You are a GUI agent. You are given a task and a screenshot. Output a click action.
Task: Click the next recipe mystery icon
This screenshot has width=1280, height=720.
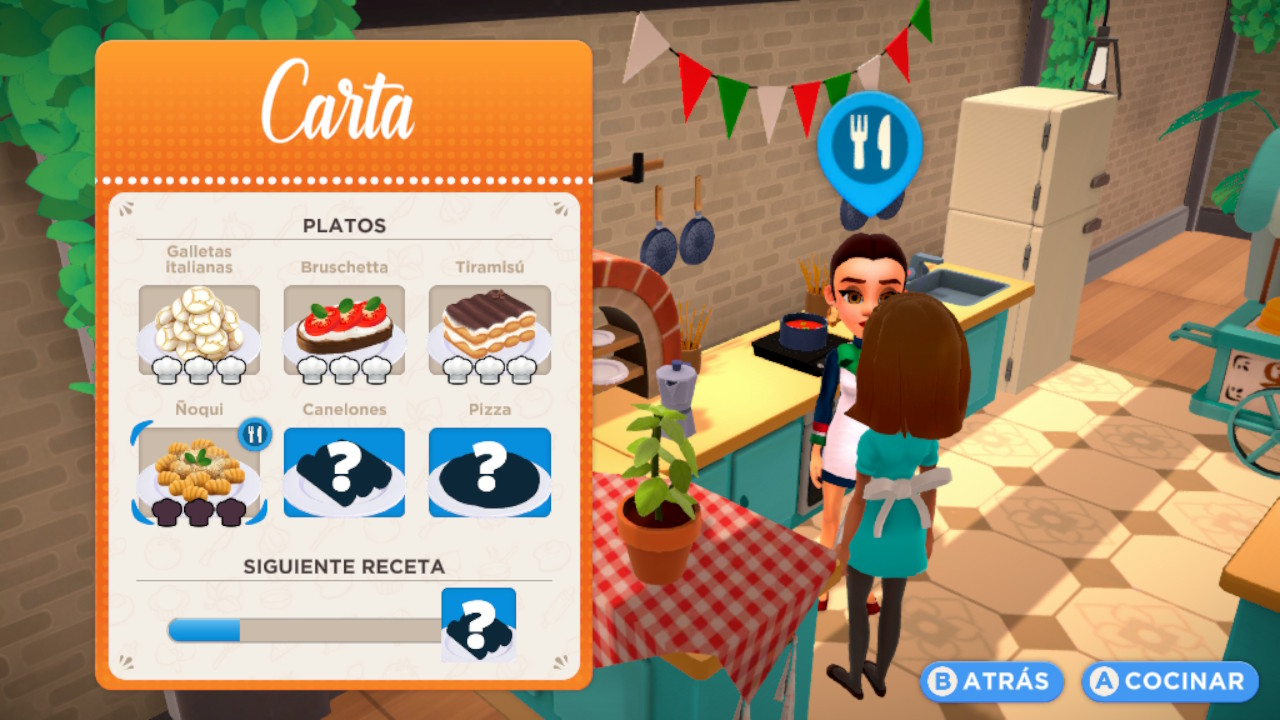479,625
